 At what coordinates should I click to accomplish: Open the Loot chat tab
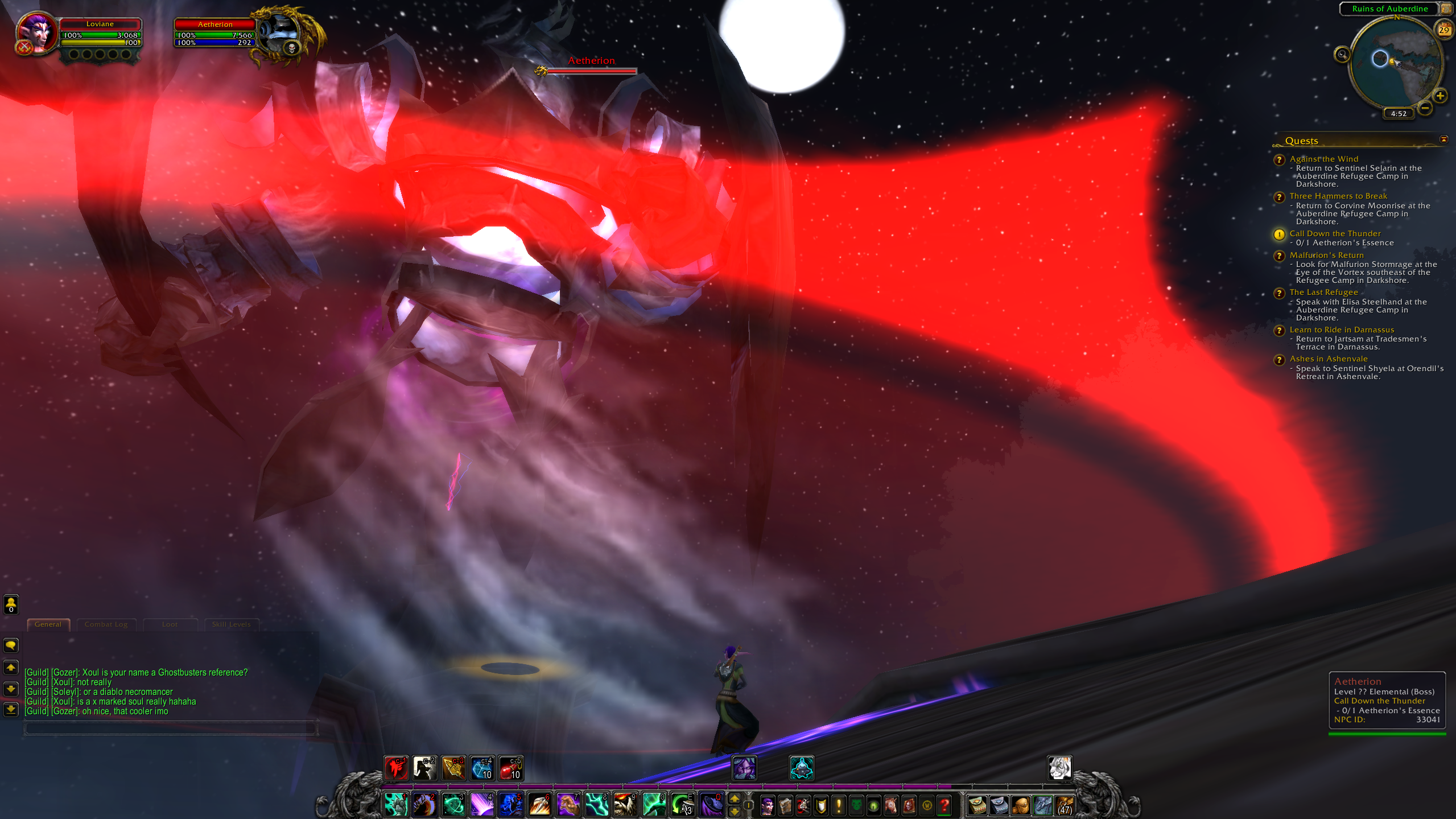click(170, 624)
